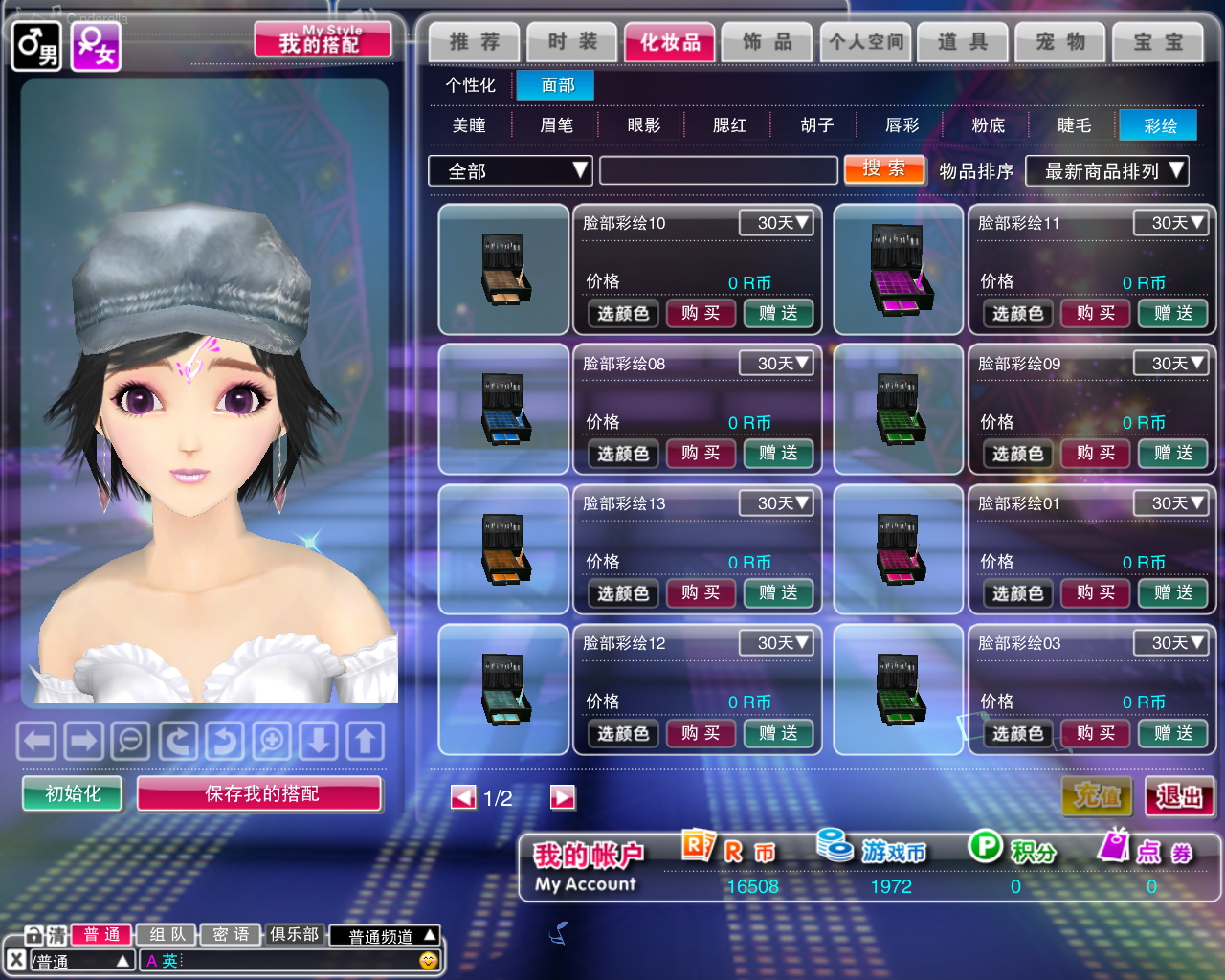The image size is (1225, 980).
Task: Select the 脸部彩绘13 makeup kit thumbnail
Action: tap(503, 549)
